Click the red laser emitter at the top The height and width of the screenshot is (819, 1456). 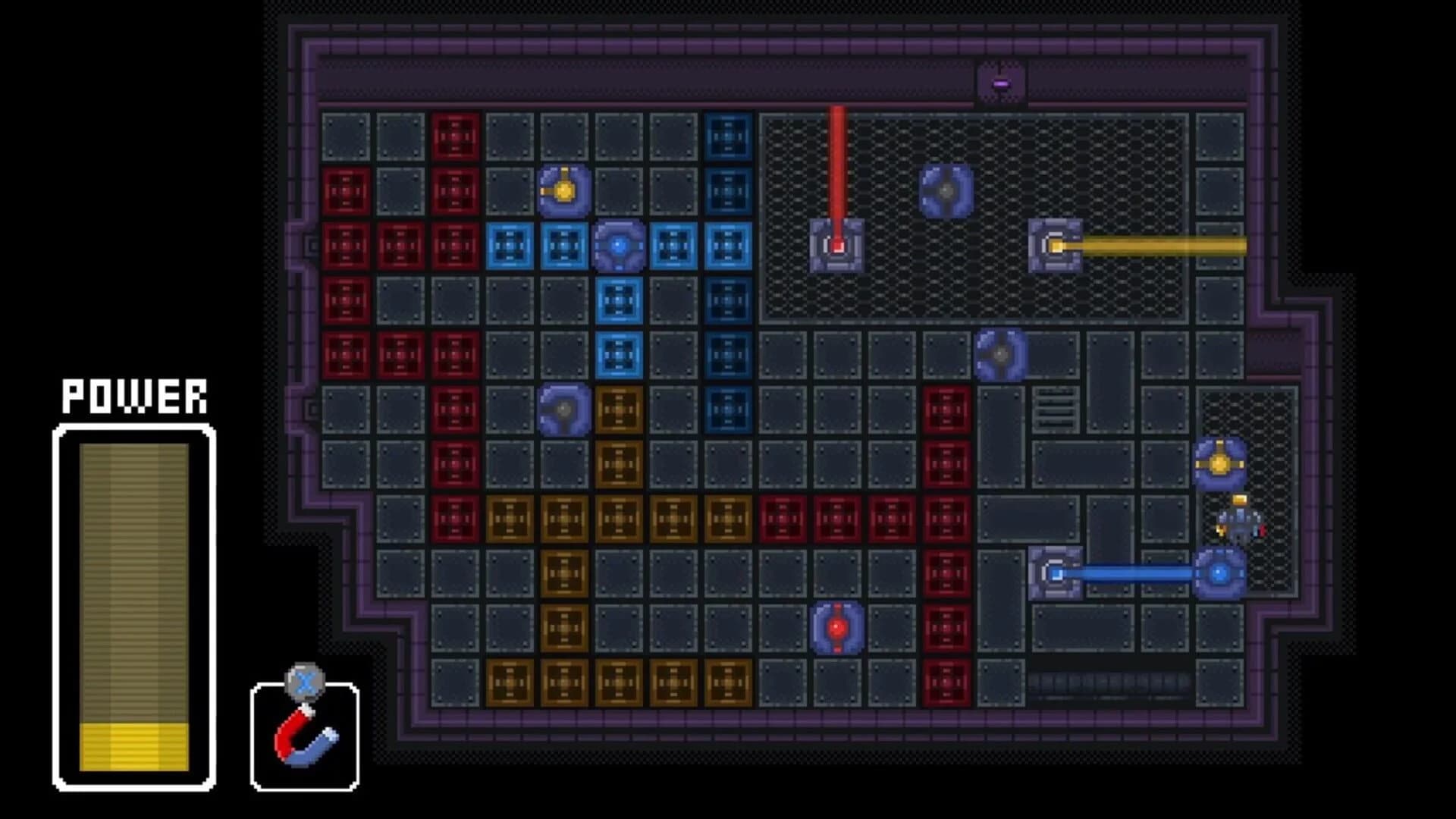coord(836,246)
